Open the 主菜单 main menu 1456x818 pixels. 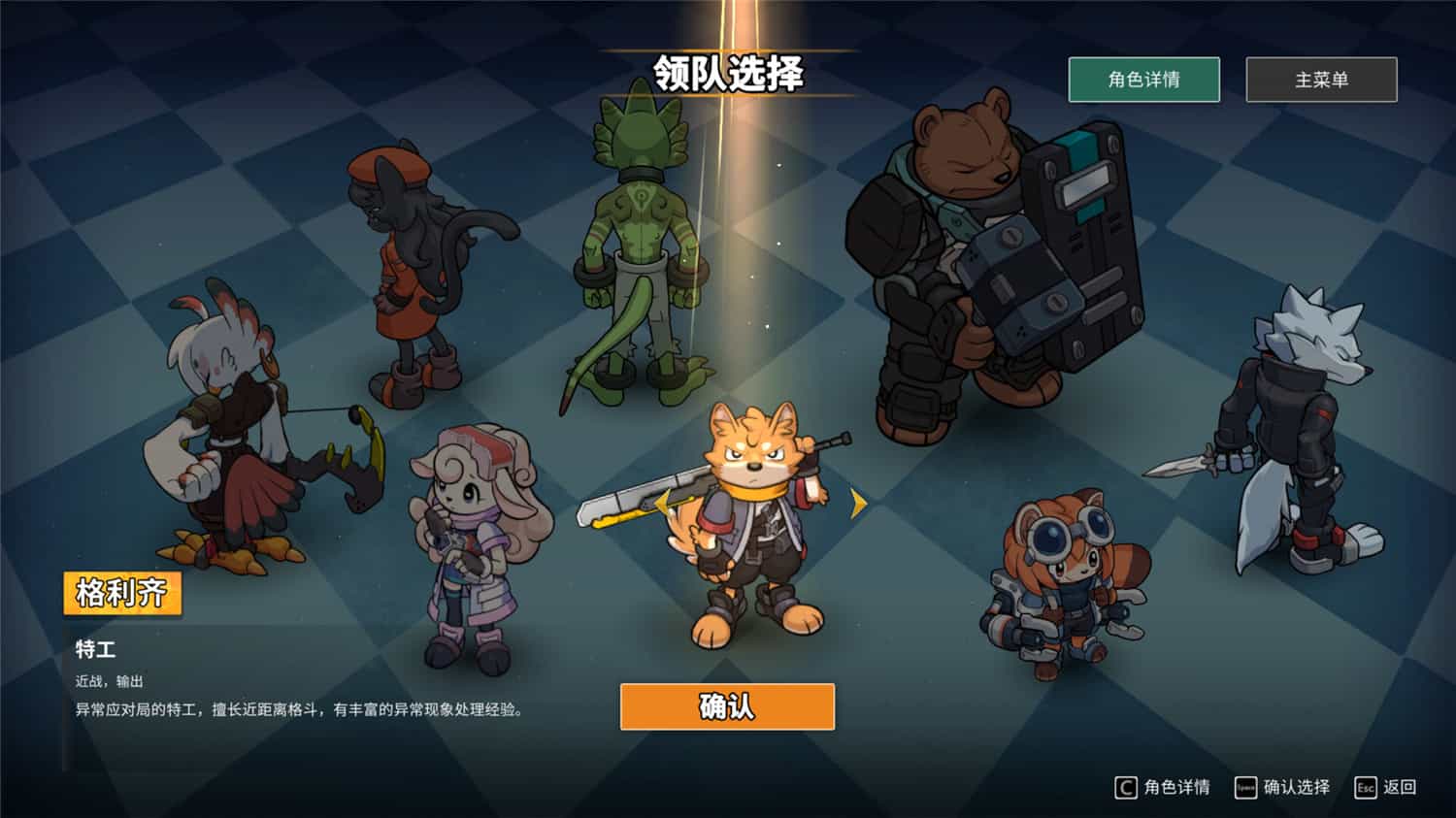pyautogui.click(x=1322, y=80)
